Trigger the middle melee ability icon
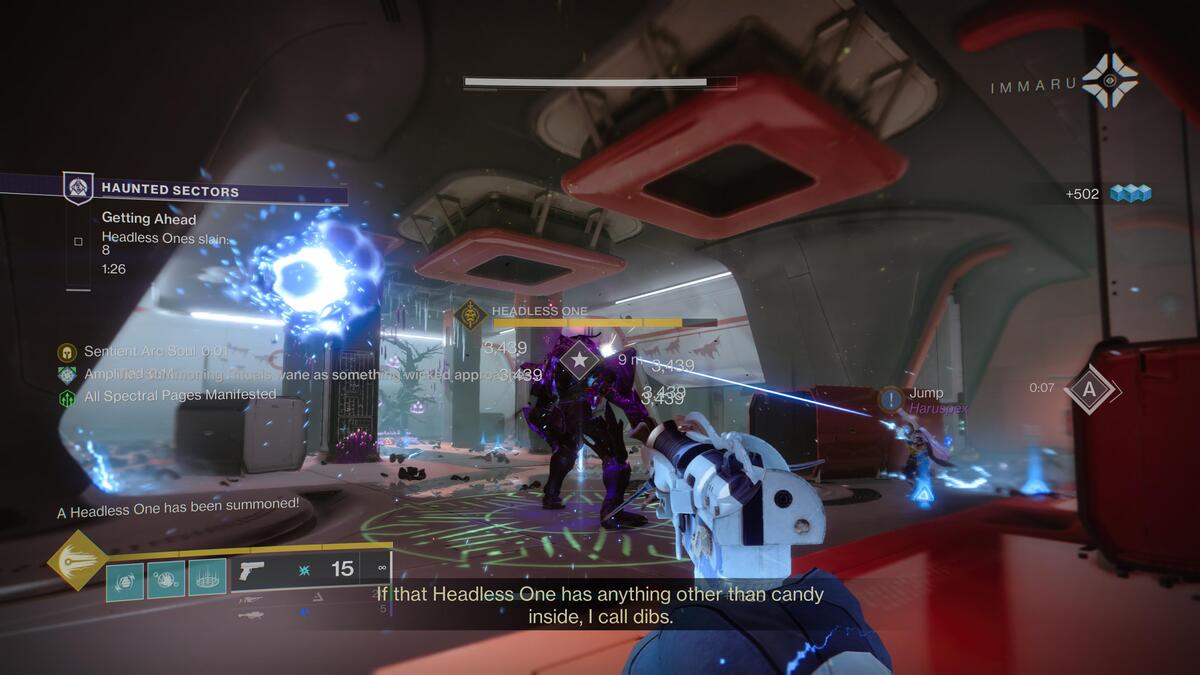This screenshot has height=675, width=1200. point(166,579)
